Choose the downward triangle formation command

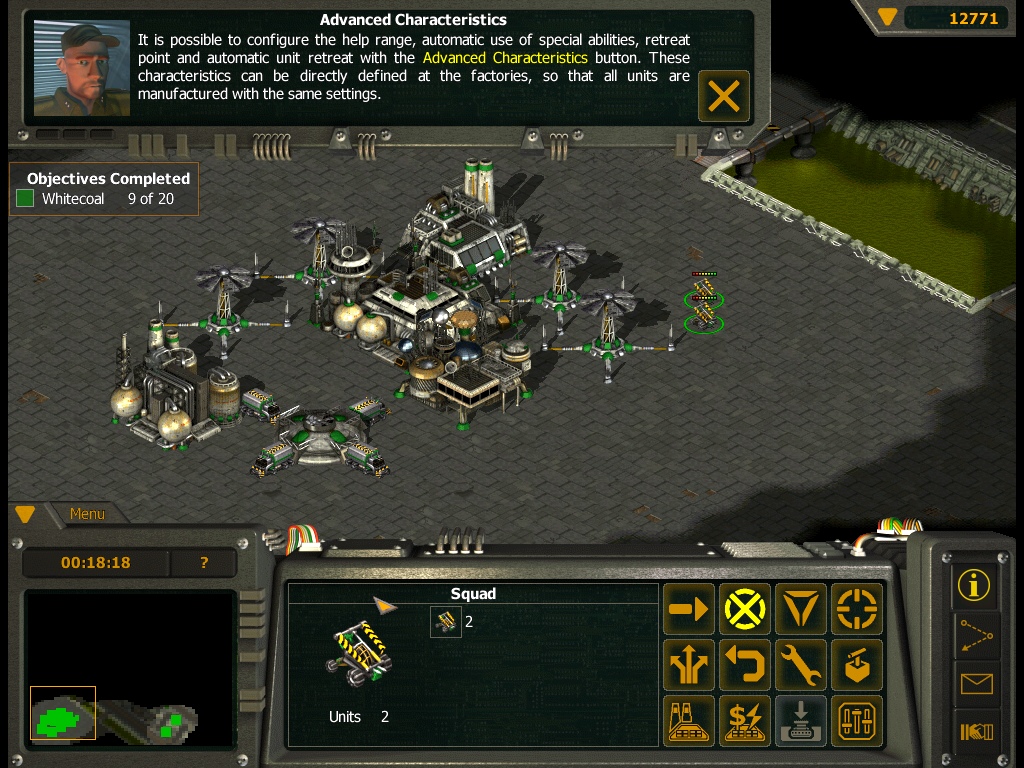pyautogui.click(x=801, y=609)
